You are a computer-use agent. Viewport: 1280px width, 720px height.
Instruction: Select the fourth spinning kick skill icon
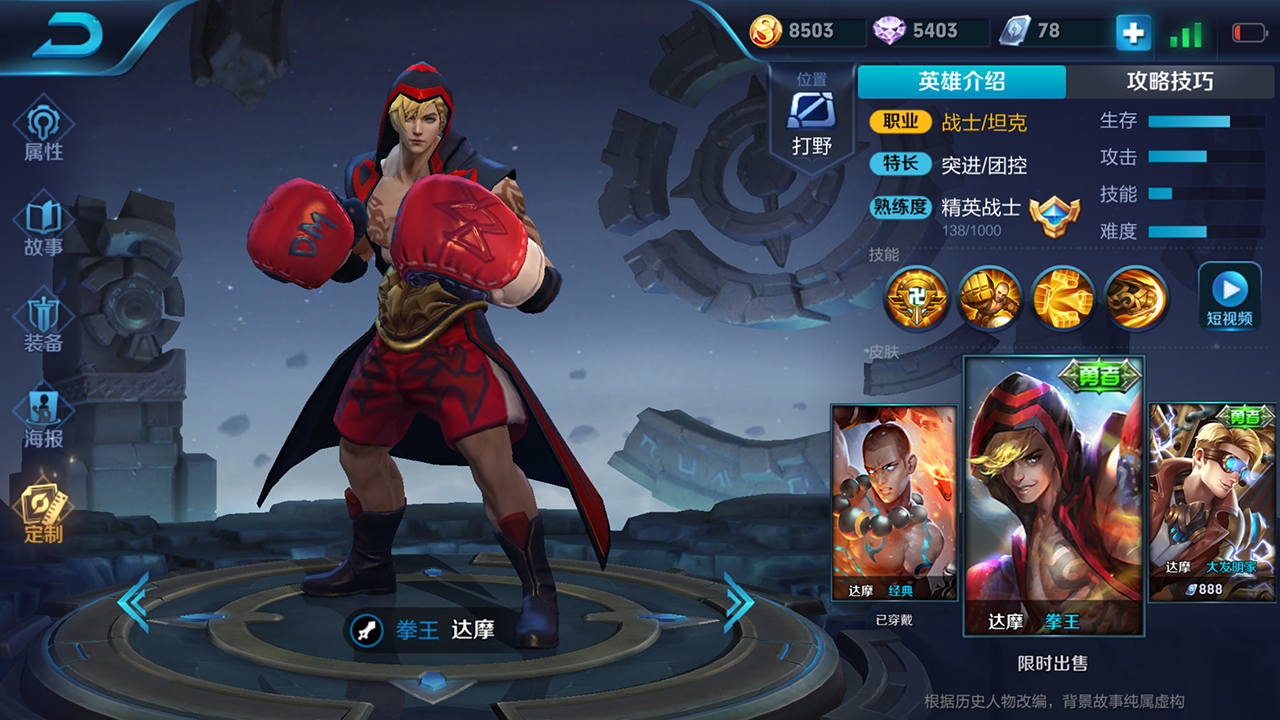coord(1135,297)
